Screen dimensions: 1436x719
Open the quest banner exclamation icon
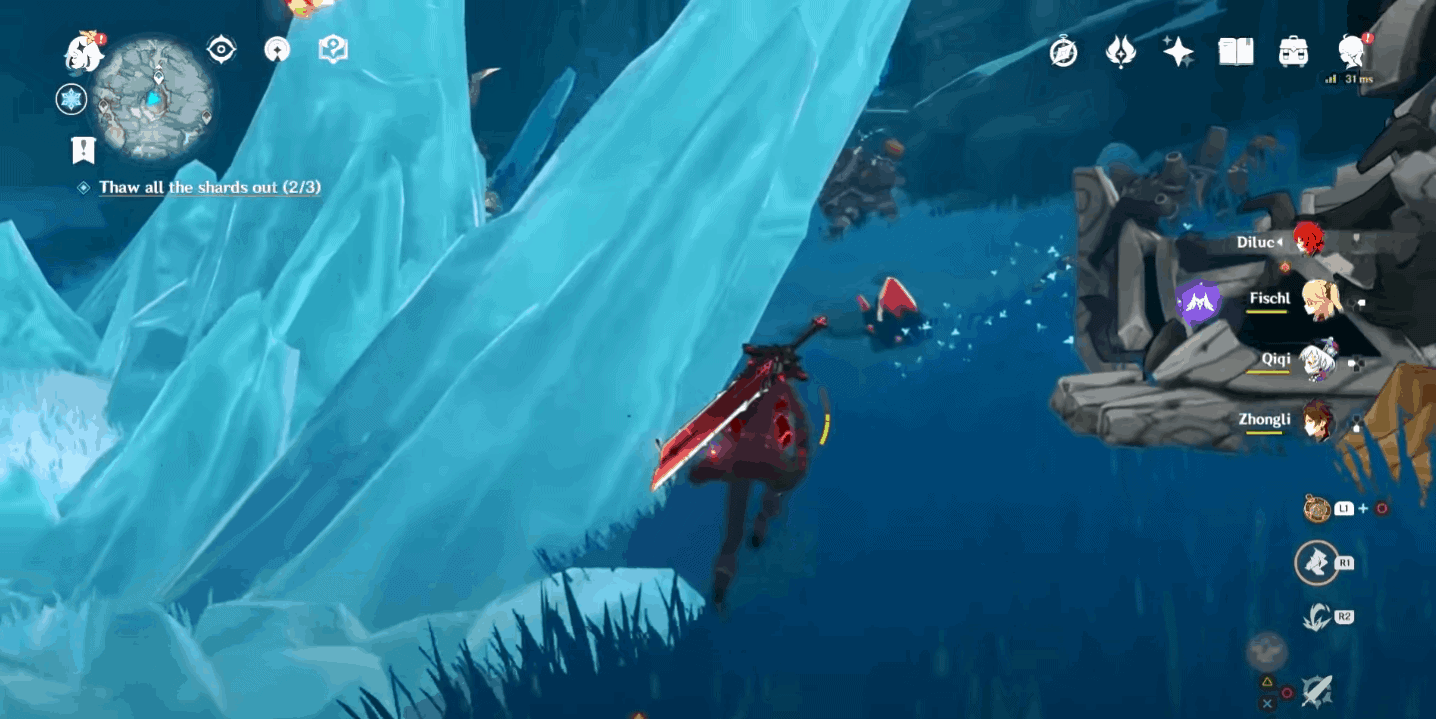(83, 150)
